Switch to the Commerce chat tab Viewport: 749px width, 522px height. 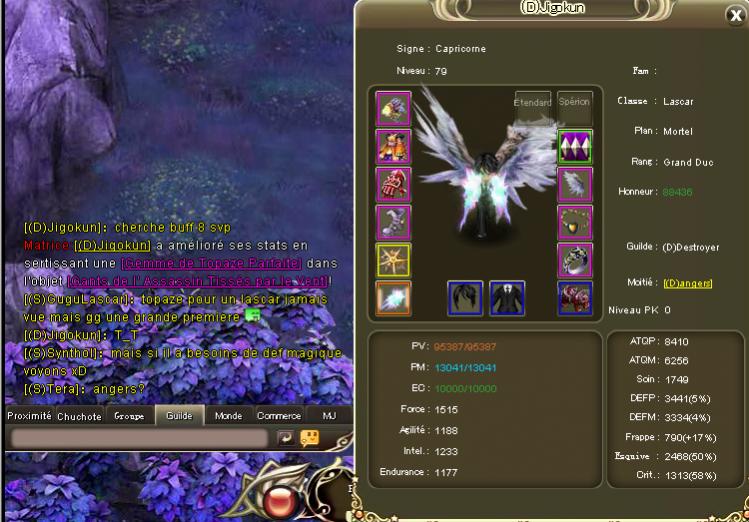point(279,416)
